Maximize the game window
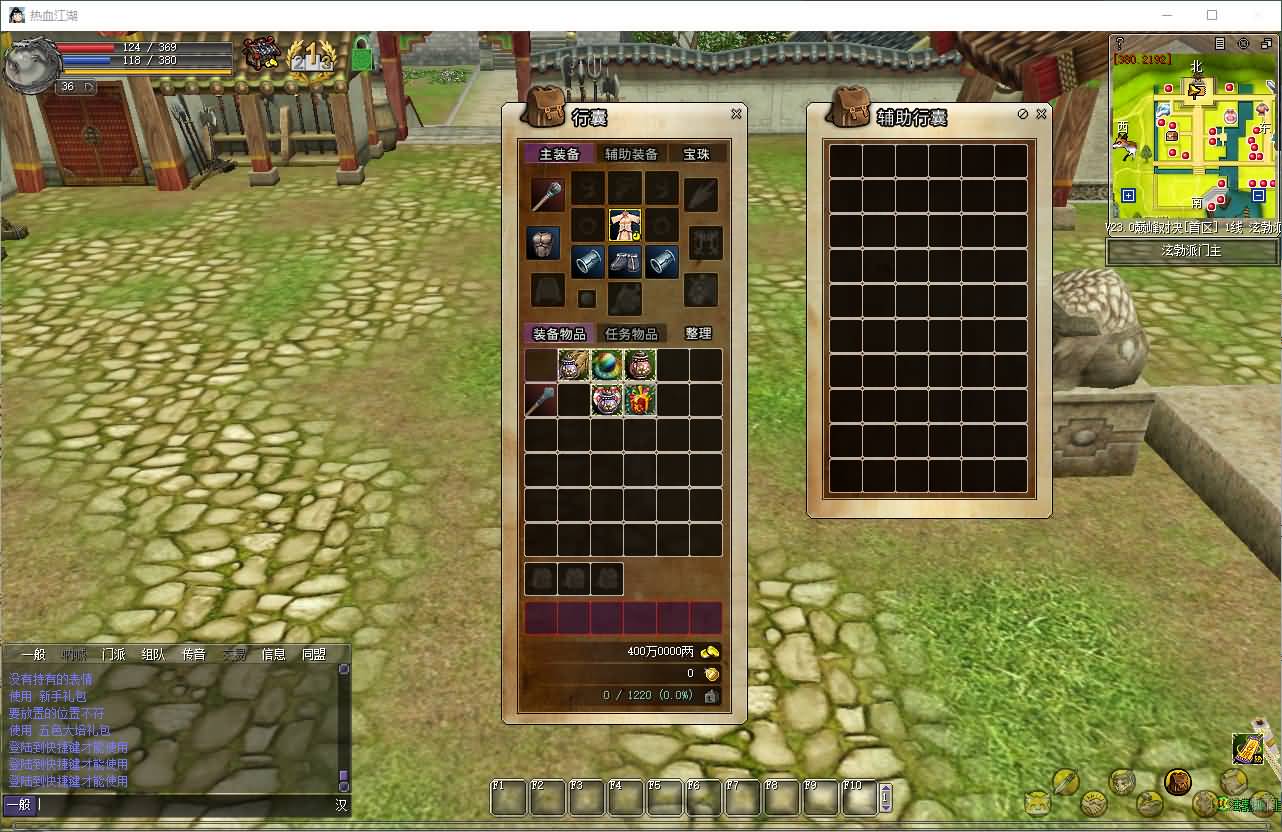This screenshot has width=1282, height=832. coord(1212,15)
